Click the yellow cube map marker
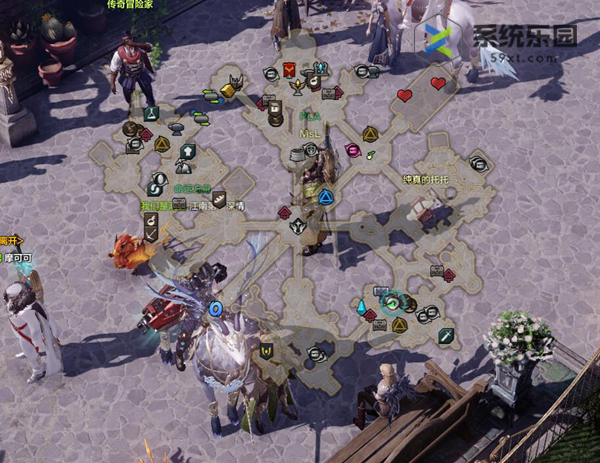 click(228, 91)
